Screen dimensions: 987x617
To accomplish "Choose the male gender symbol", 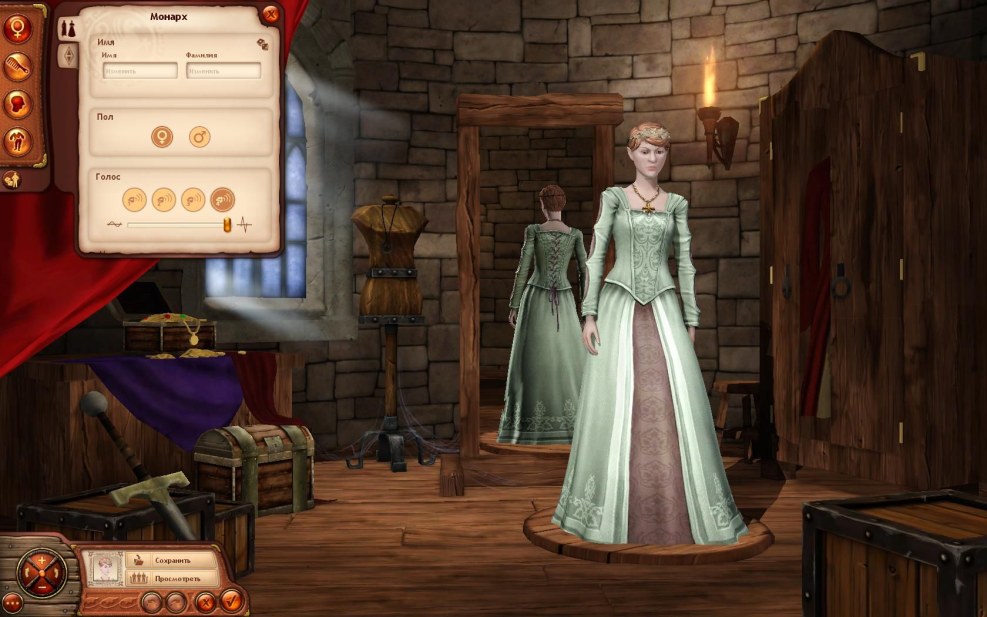I will tap(199, 136).
